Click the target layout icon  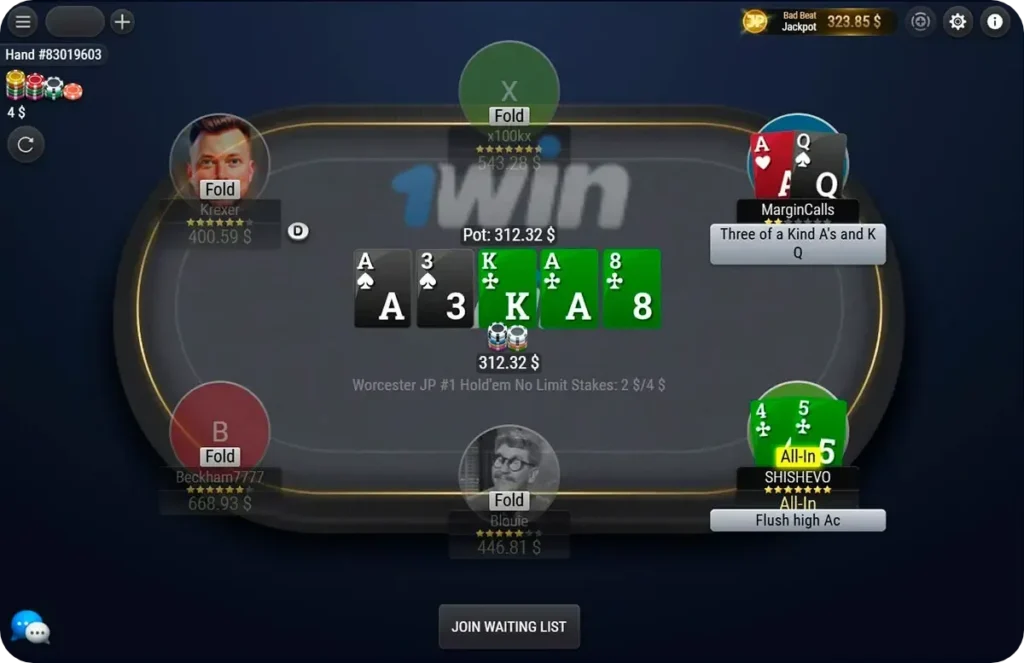[920, 21]
